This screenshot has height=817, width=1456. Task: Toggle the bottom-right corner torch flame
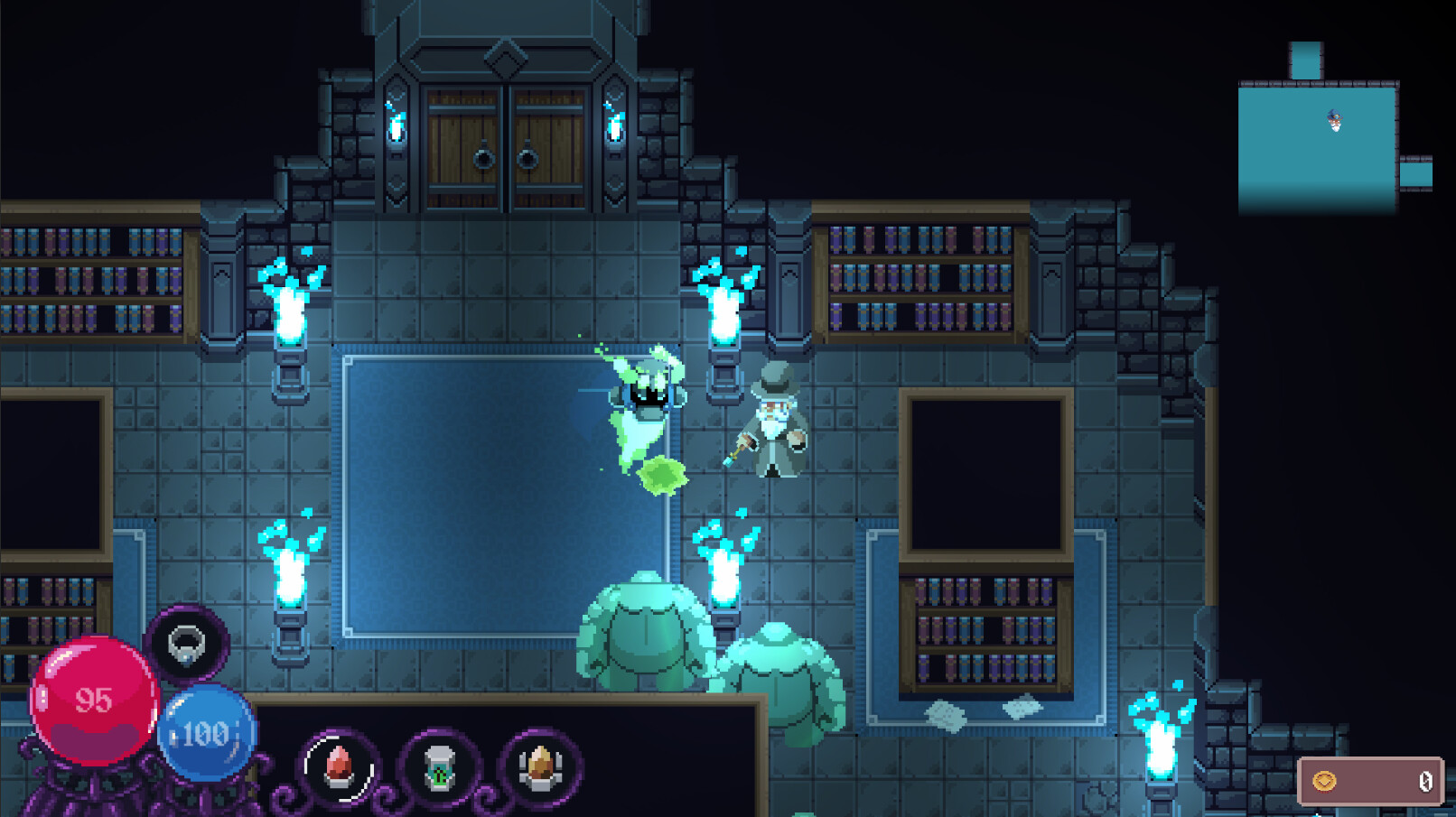(x=1161, y=749)
